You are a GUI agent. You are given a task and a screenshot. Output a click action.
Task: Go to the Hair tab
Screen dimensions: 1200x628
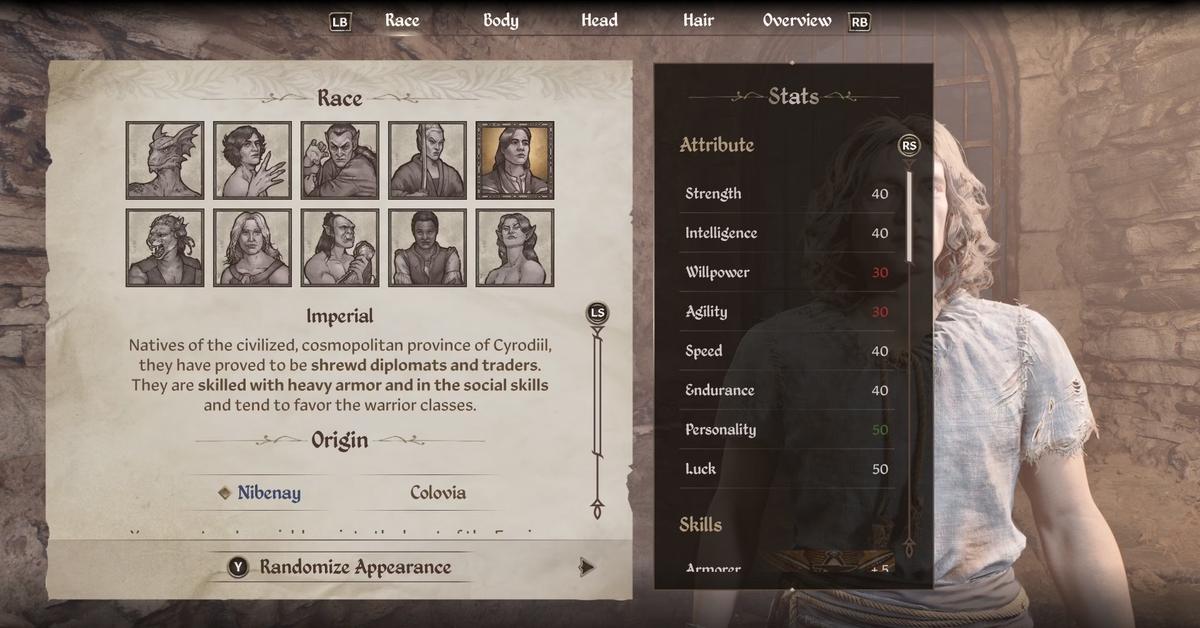click(698, 20)
